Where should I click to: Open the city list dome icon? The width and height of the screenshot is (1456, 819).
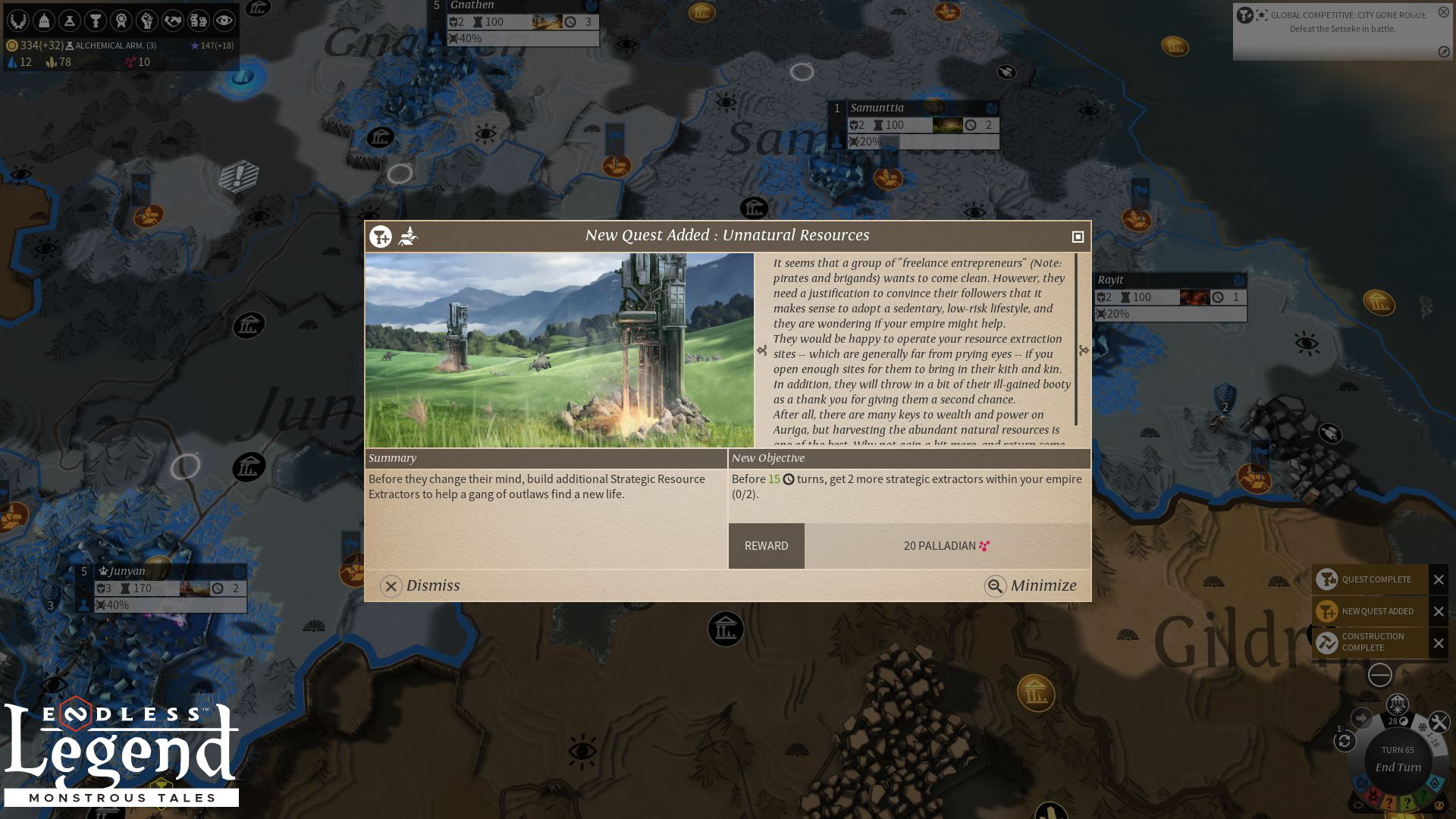44,20
